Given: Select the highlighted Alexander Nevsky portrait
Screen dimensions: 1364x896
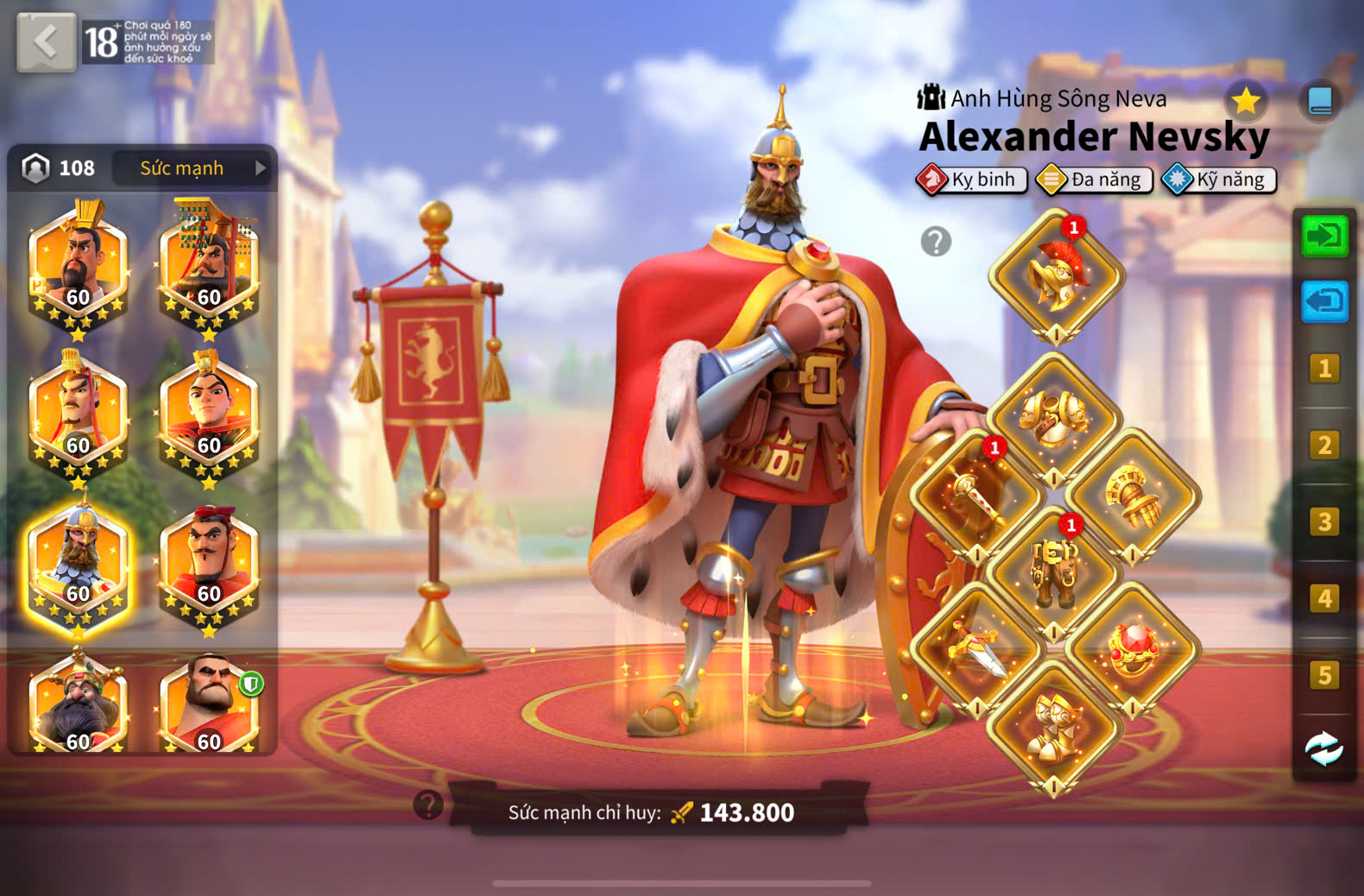Looking at the screenshot, I should point(79,565).
